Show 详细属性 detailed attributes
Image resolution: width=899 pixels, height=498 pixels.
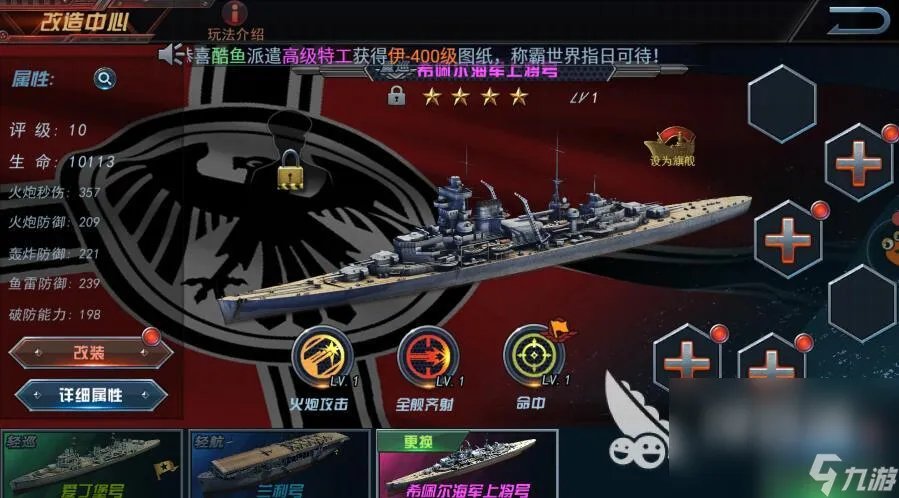pyautogui.click(x=90, y=394)
